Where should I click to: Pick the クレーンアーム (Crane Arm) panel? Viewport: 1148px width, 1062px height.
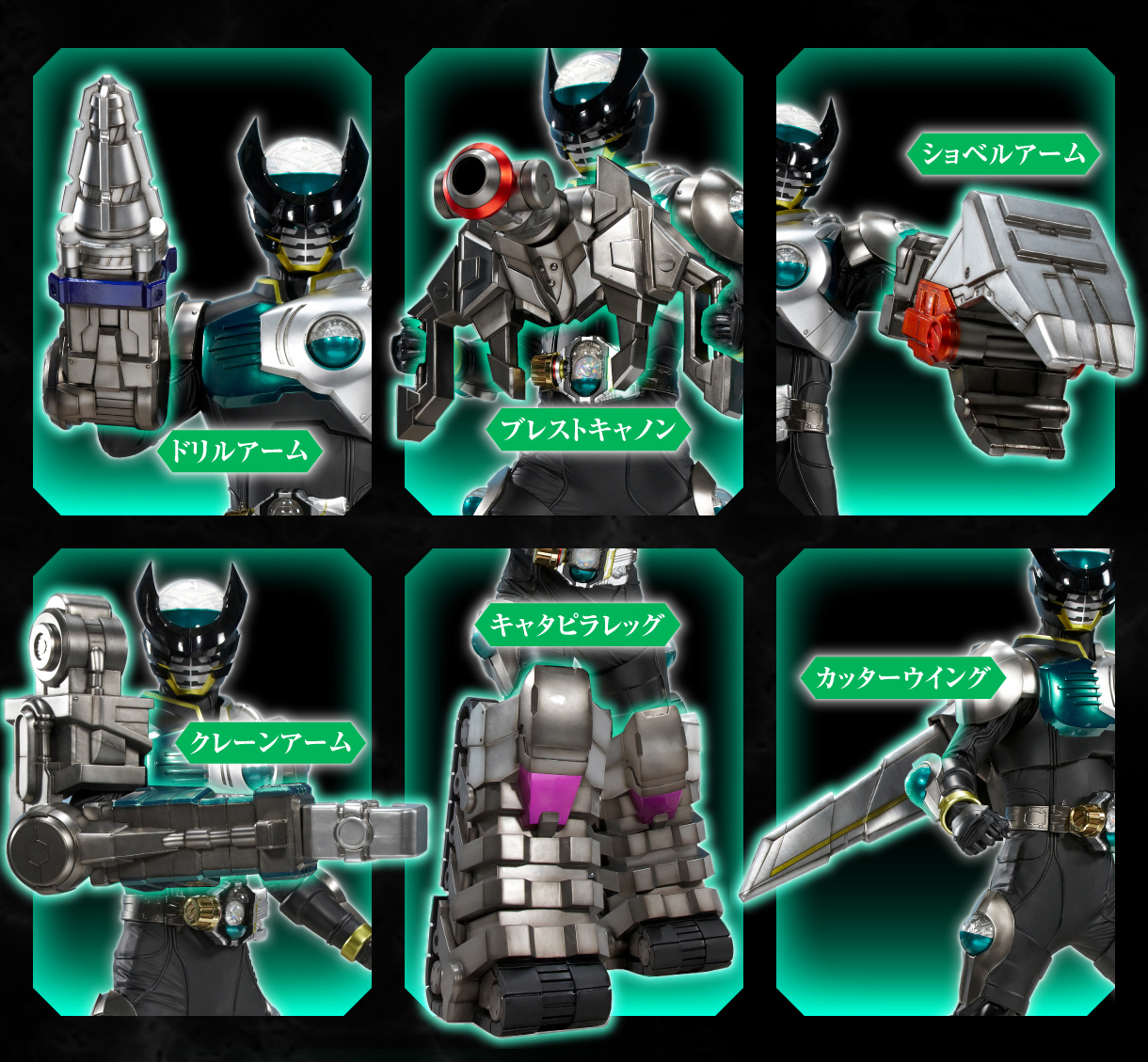pos(202,781)
